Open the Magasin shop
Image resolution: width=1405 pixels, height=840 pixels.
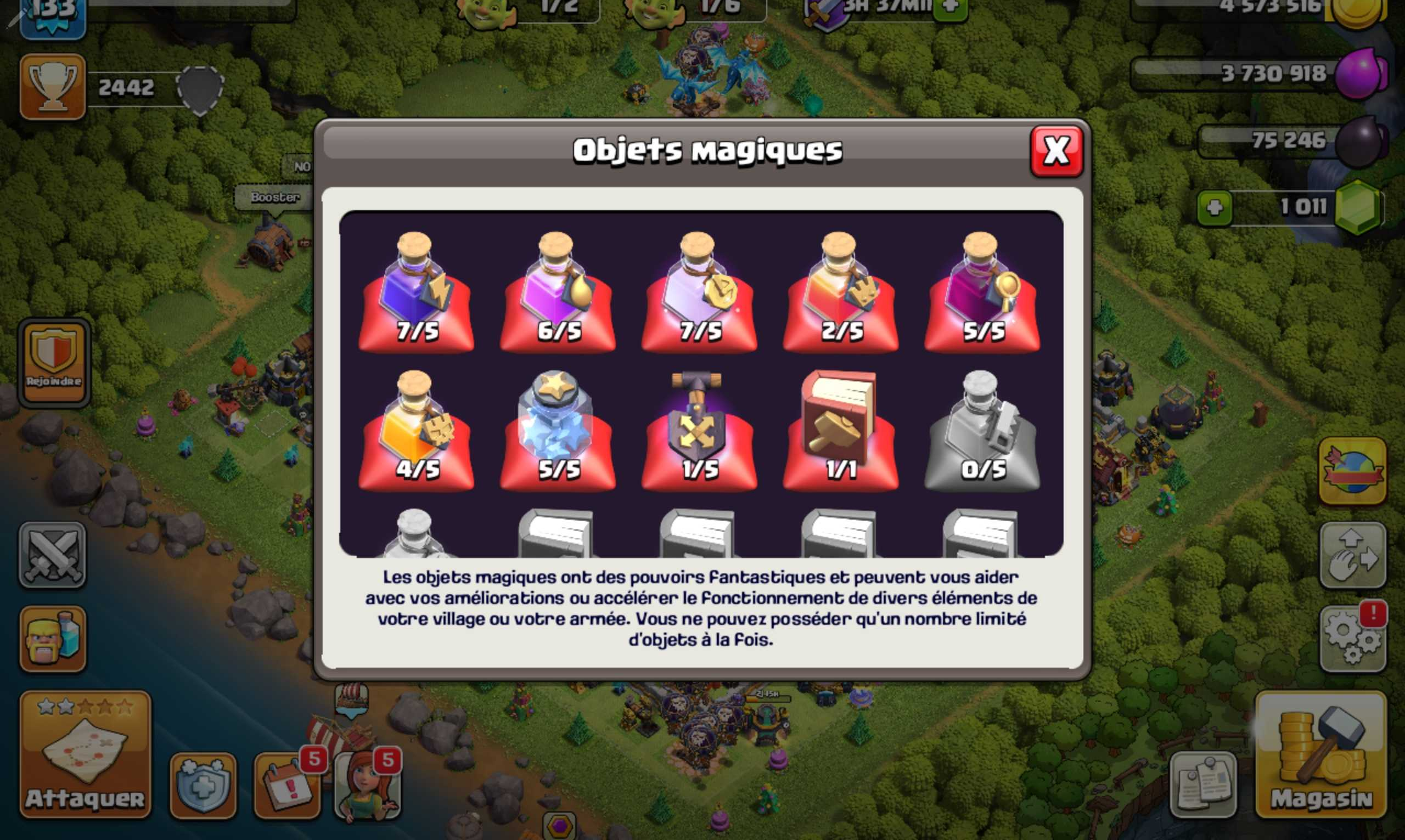1320,754
